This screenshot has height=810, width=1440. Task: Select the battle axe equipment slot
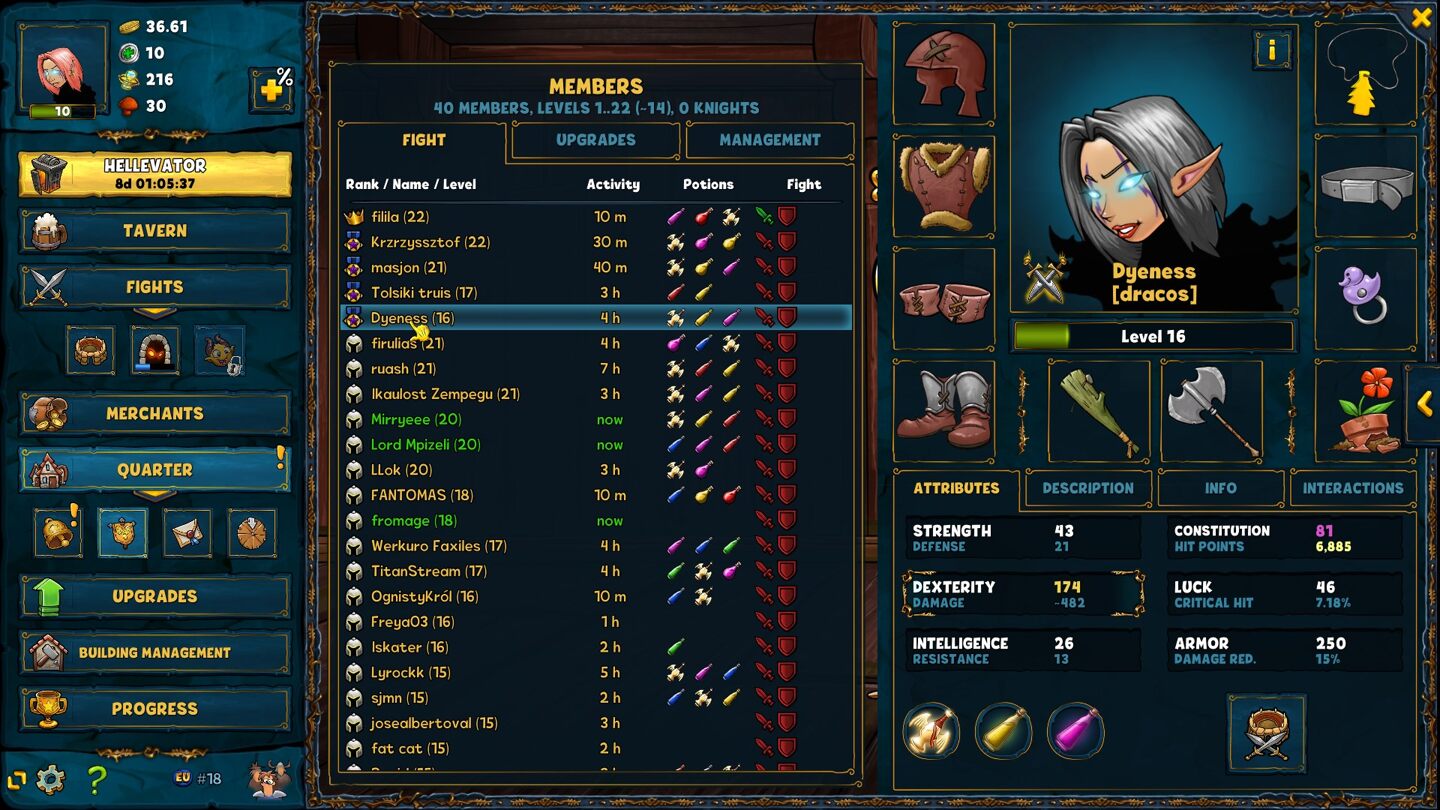coord(1211,411)
